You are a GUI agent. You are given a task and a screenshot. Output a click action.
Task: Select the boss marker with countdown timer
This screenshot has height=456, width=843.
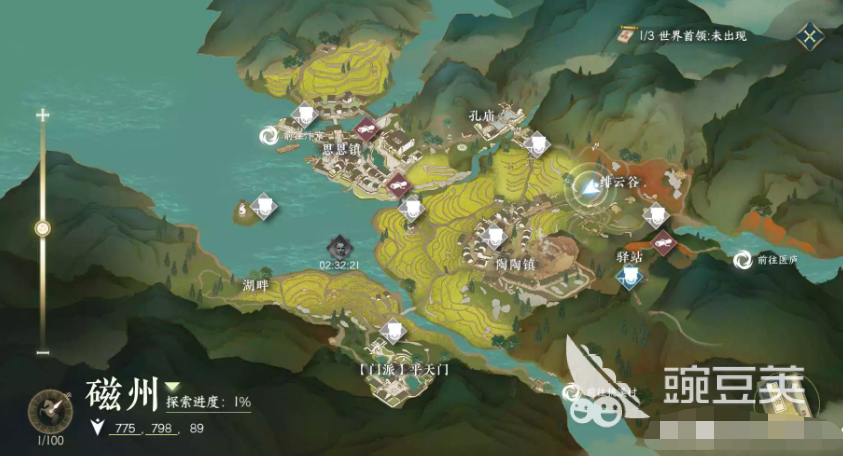pos(340,245)
